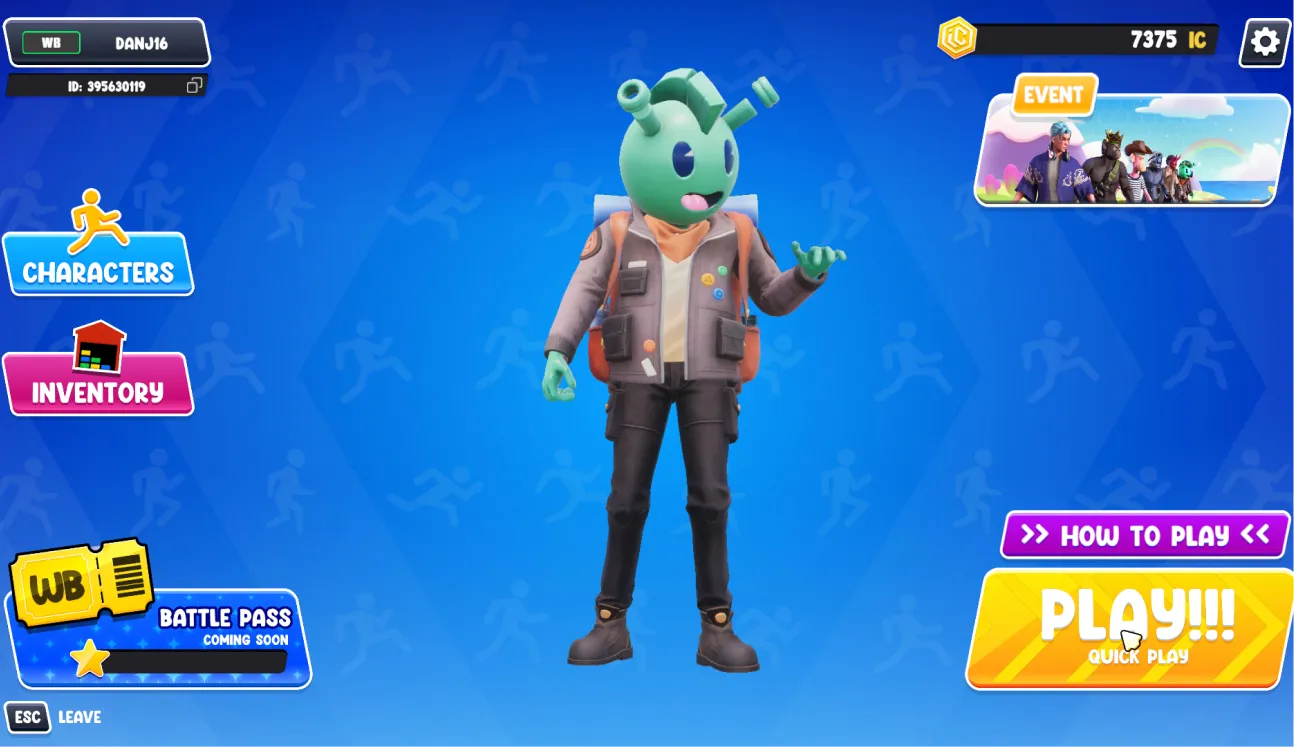This screenshot has width=1294, height=747.
Task: Click the INVENTORY label
Action: click(x=97, y=390)
